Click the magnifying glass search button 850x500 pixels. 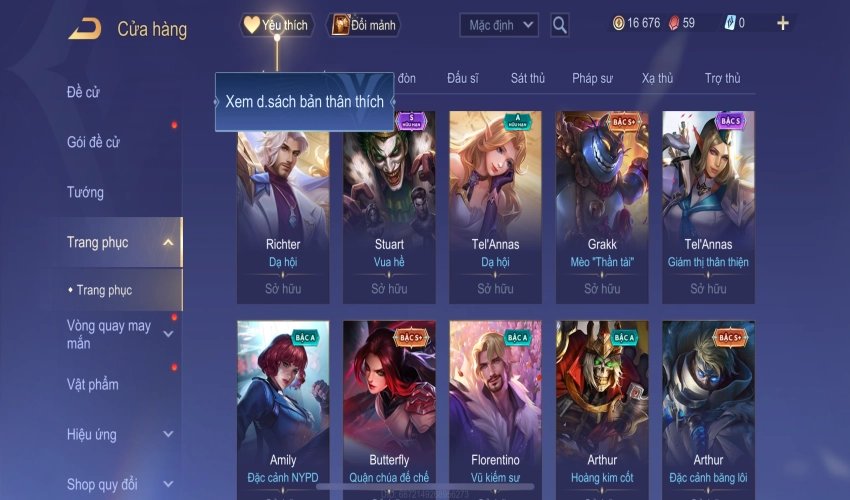click(x=560, y=24)
